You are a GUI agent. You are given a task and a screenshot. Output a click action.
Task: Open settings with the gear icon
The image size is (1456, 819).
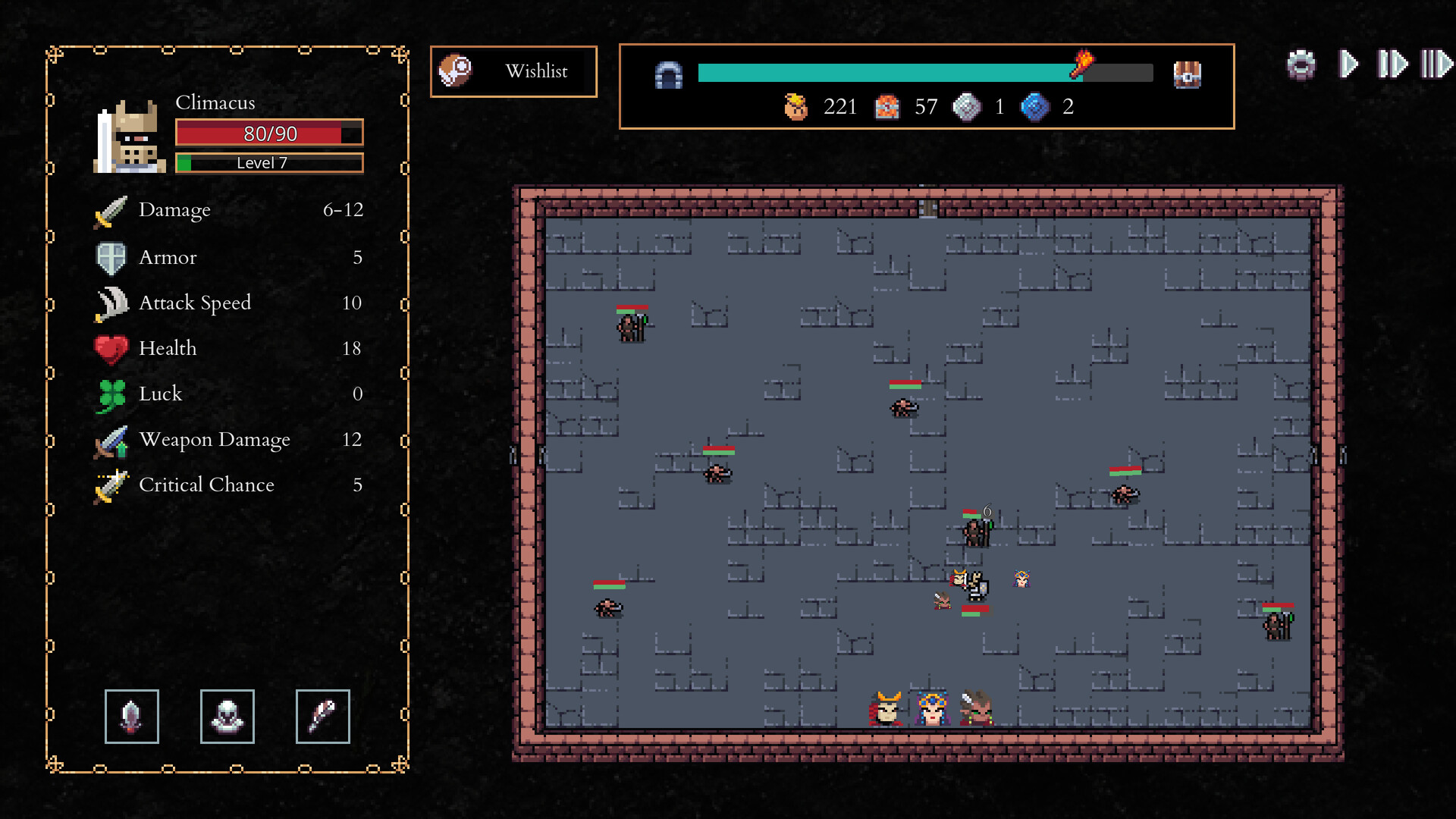point(1301,64)
